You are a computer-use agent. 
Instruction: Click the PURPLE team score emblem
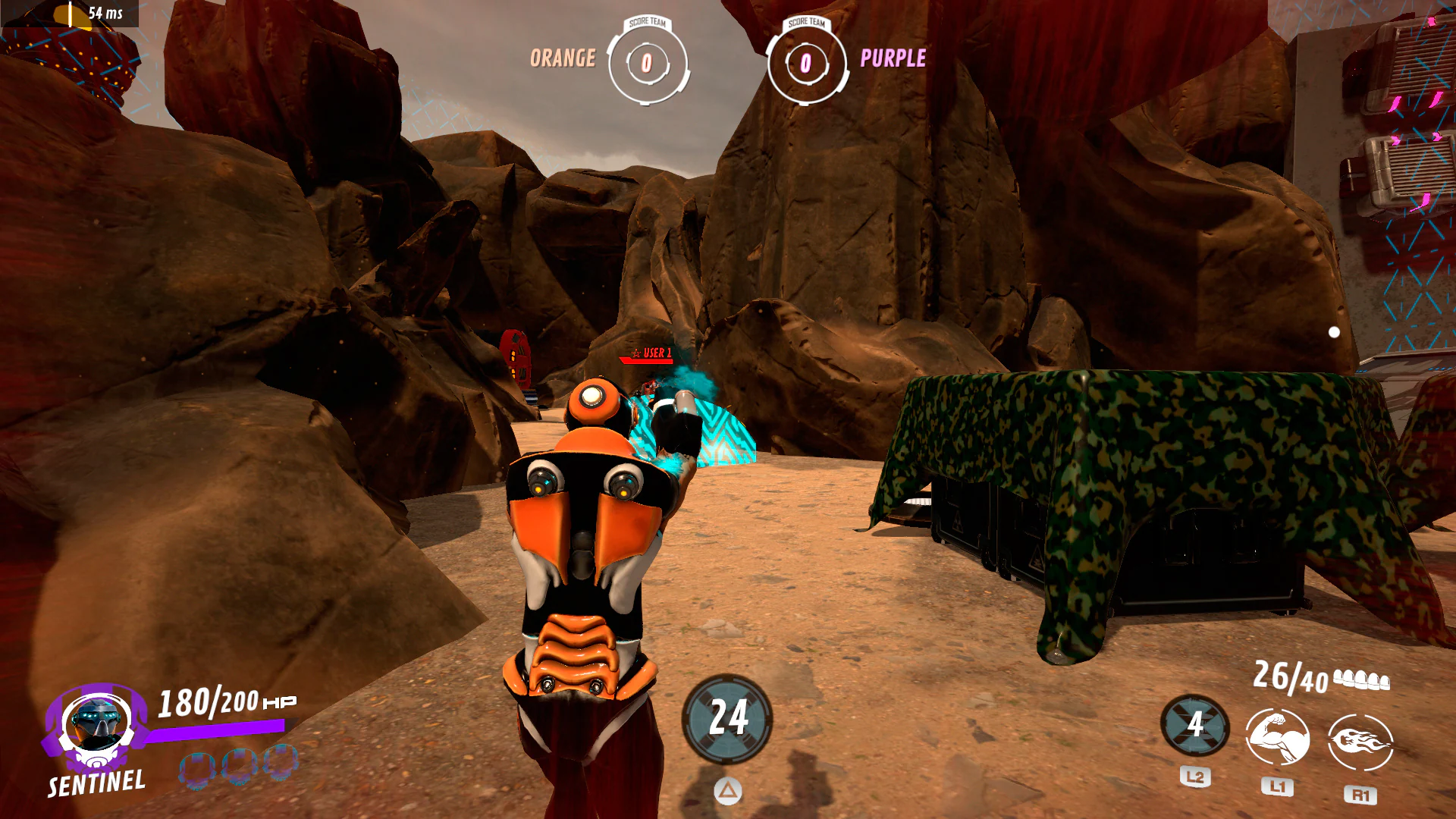coord(806,63)
